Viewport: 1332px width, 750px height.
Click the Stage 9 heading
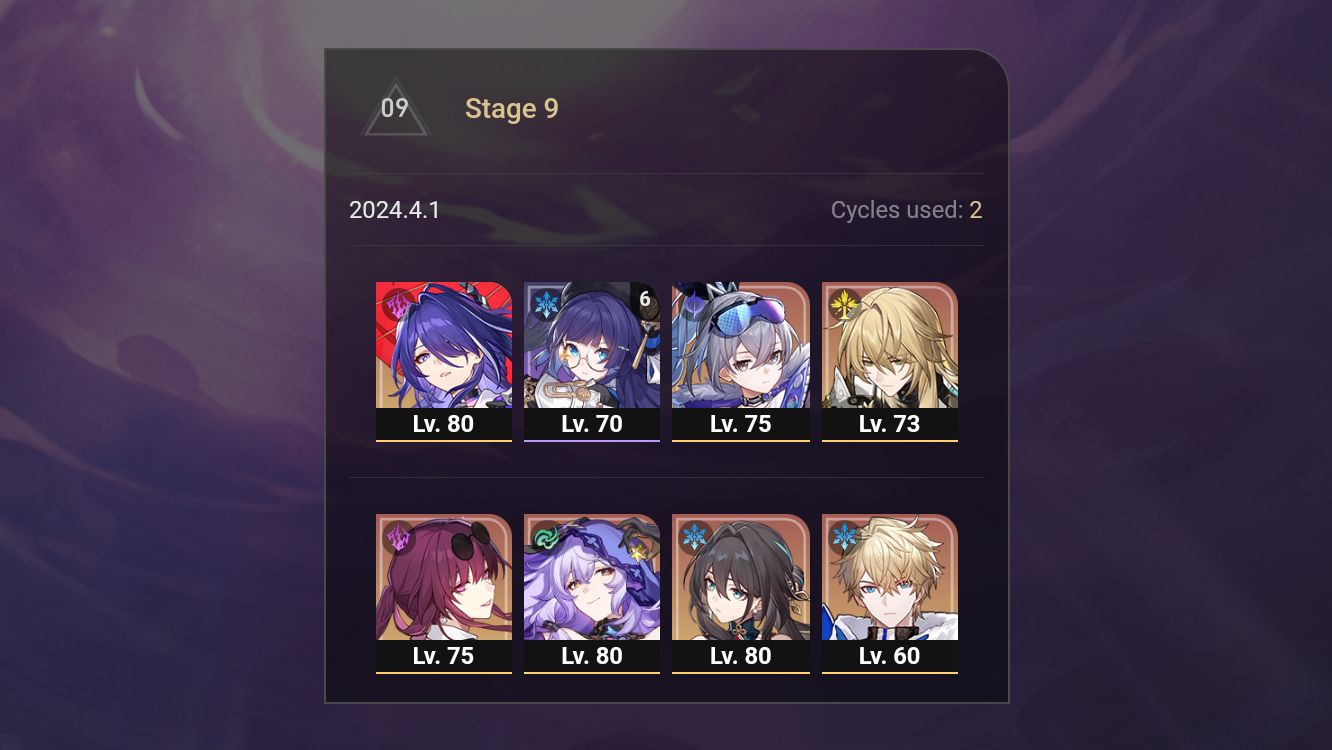click(511, 109)
